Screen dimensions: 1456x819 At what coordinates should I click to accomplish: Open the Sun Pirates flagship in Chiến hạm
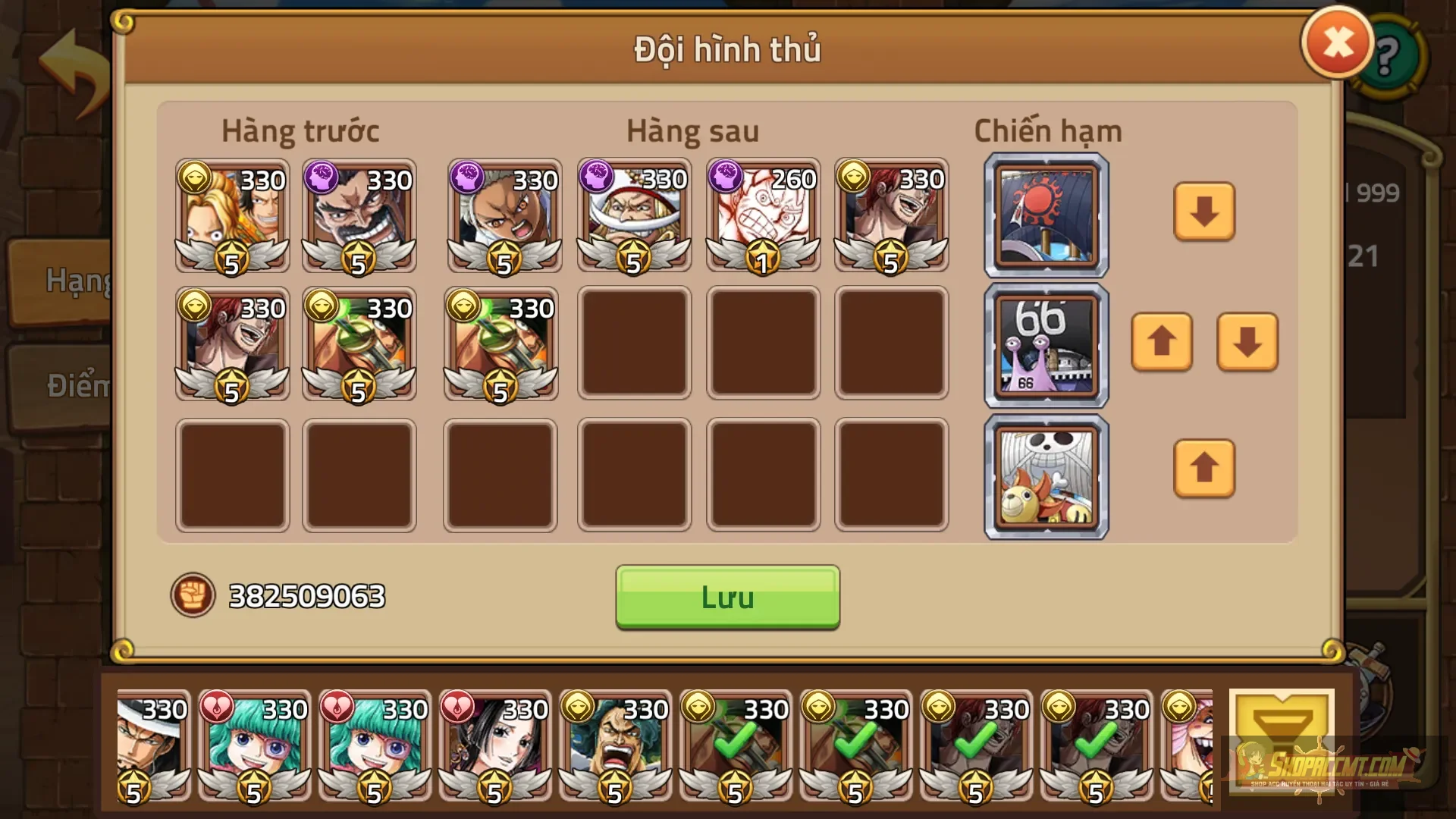[x=1045, y=215]
